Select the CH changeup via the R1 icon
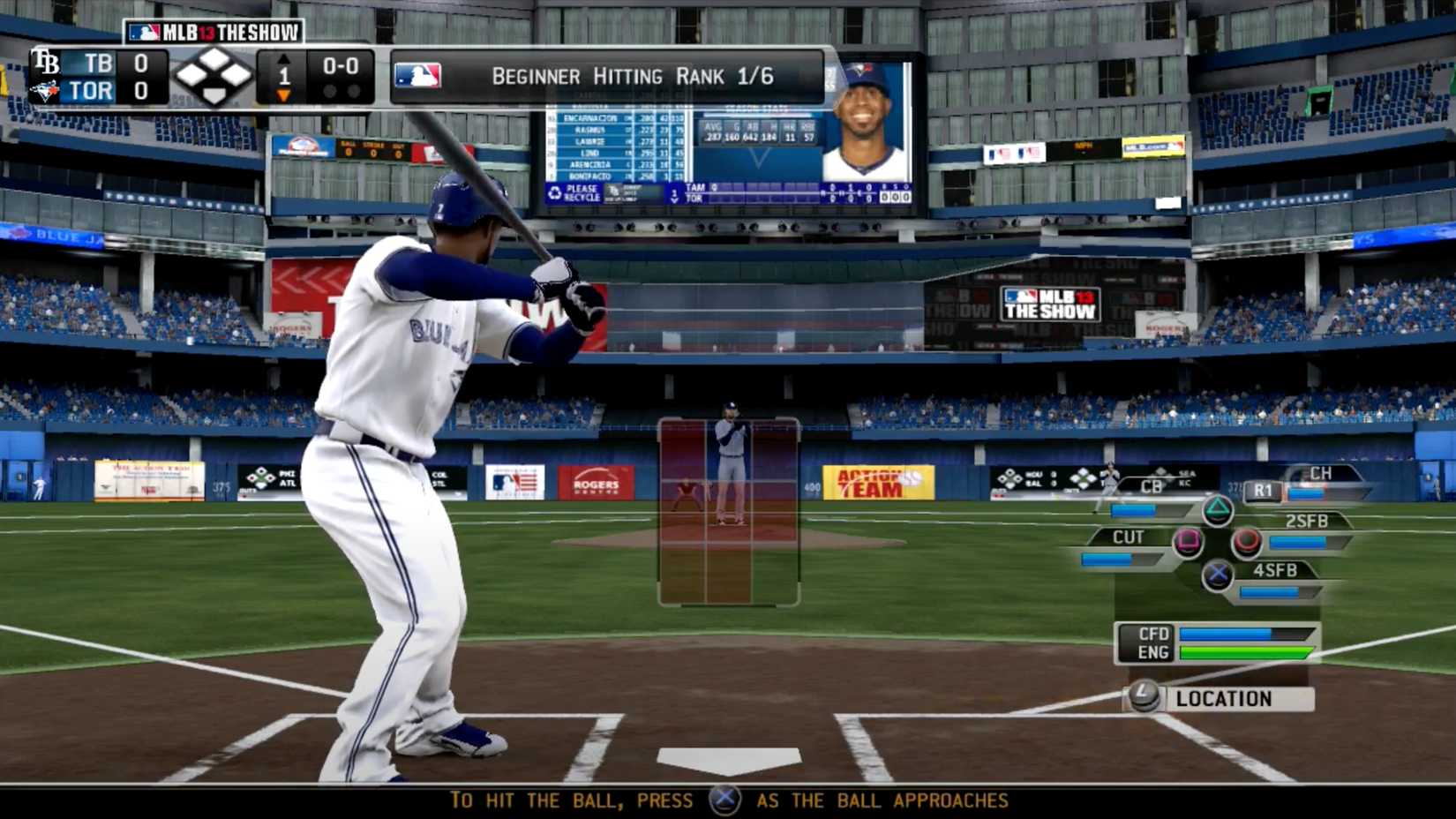1456x819 pixels. click(x=1262, y=490)
